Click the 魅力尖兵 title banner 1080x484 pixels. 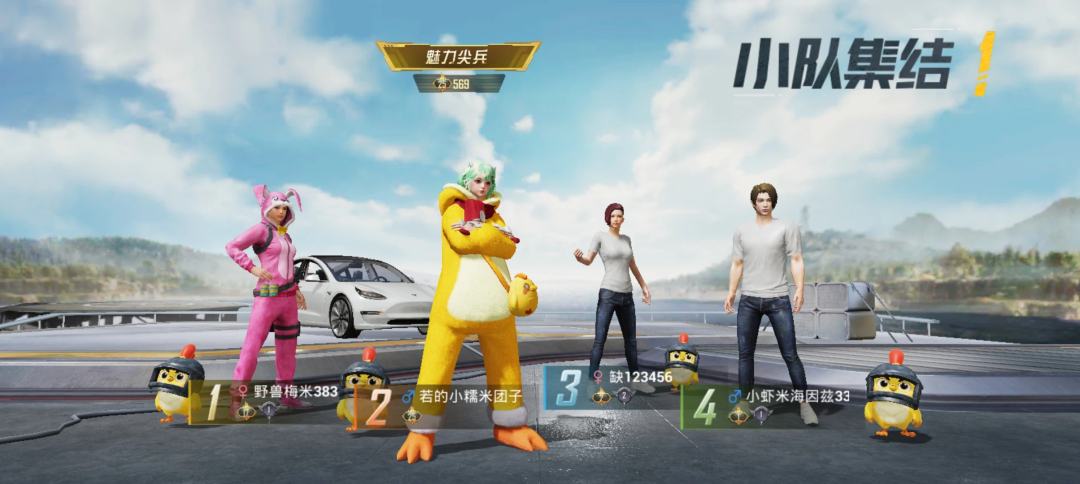click(x=458, y=56)
